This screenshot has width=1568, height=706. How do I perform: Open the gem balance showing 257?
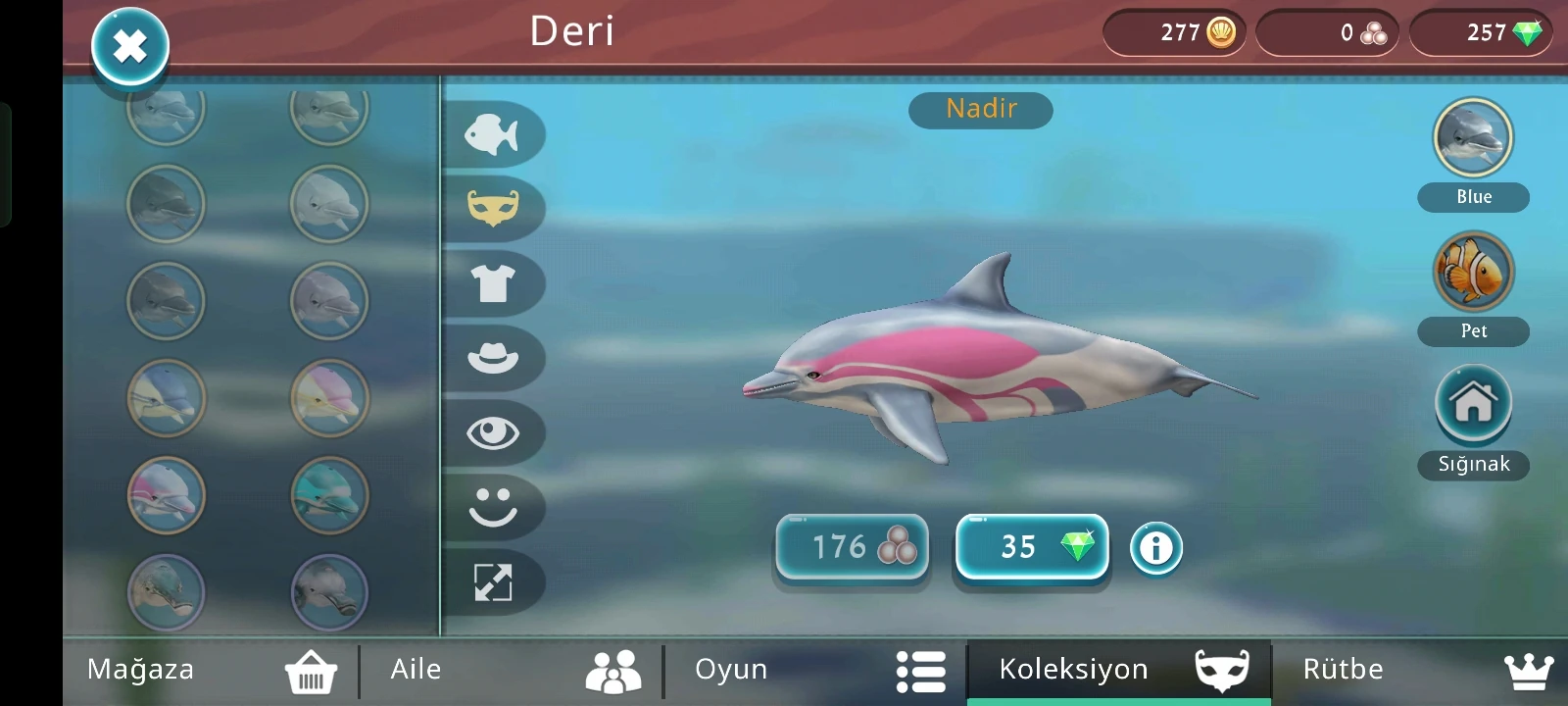[x=1480, y=32]
